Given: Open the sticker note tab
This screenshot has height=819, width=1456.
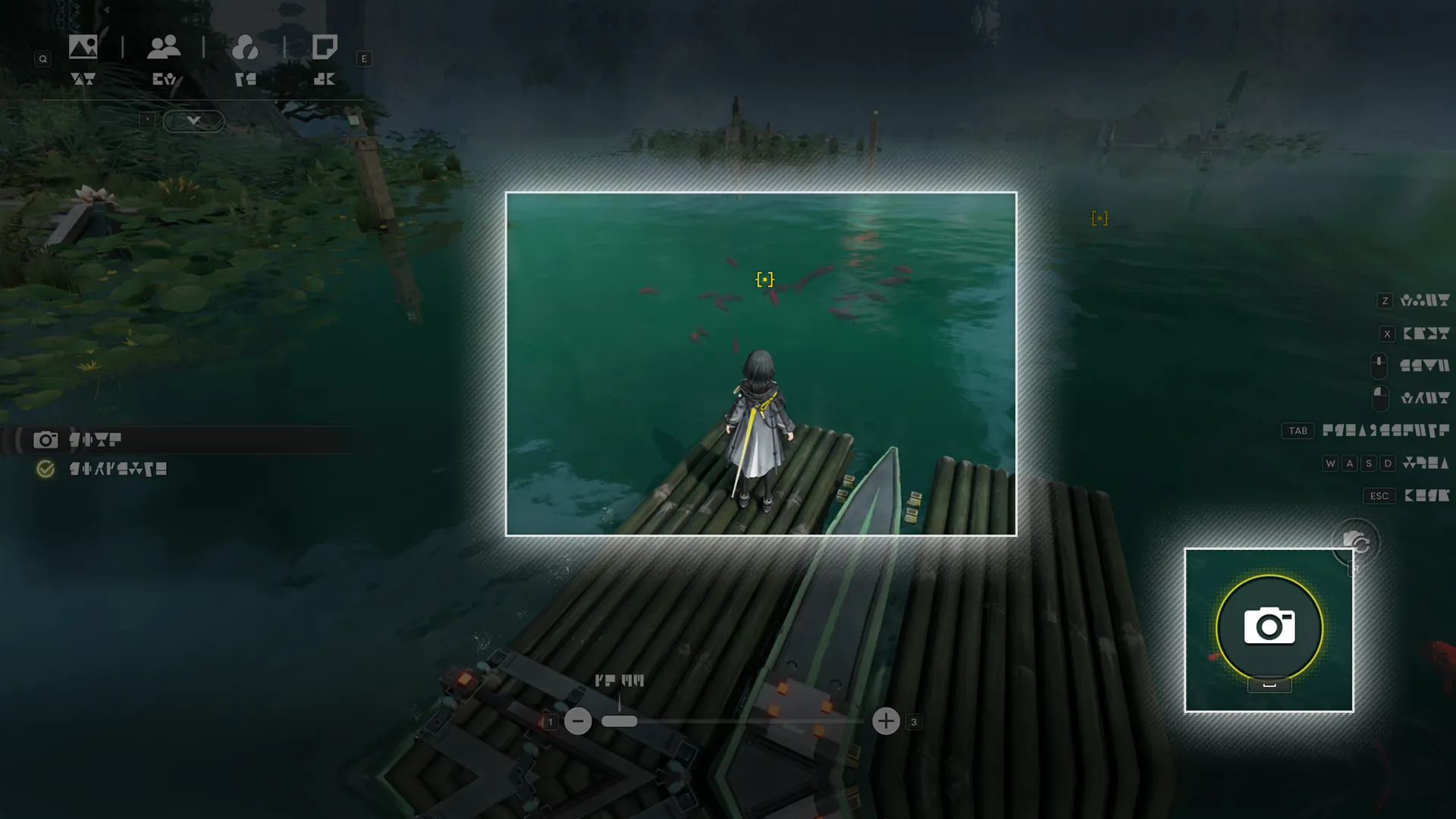Looking at the screenshot, I should click(x=325, y=48).
